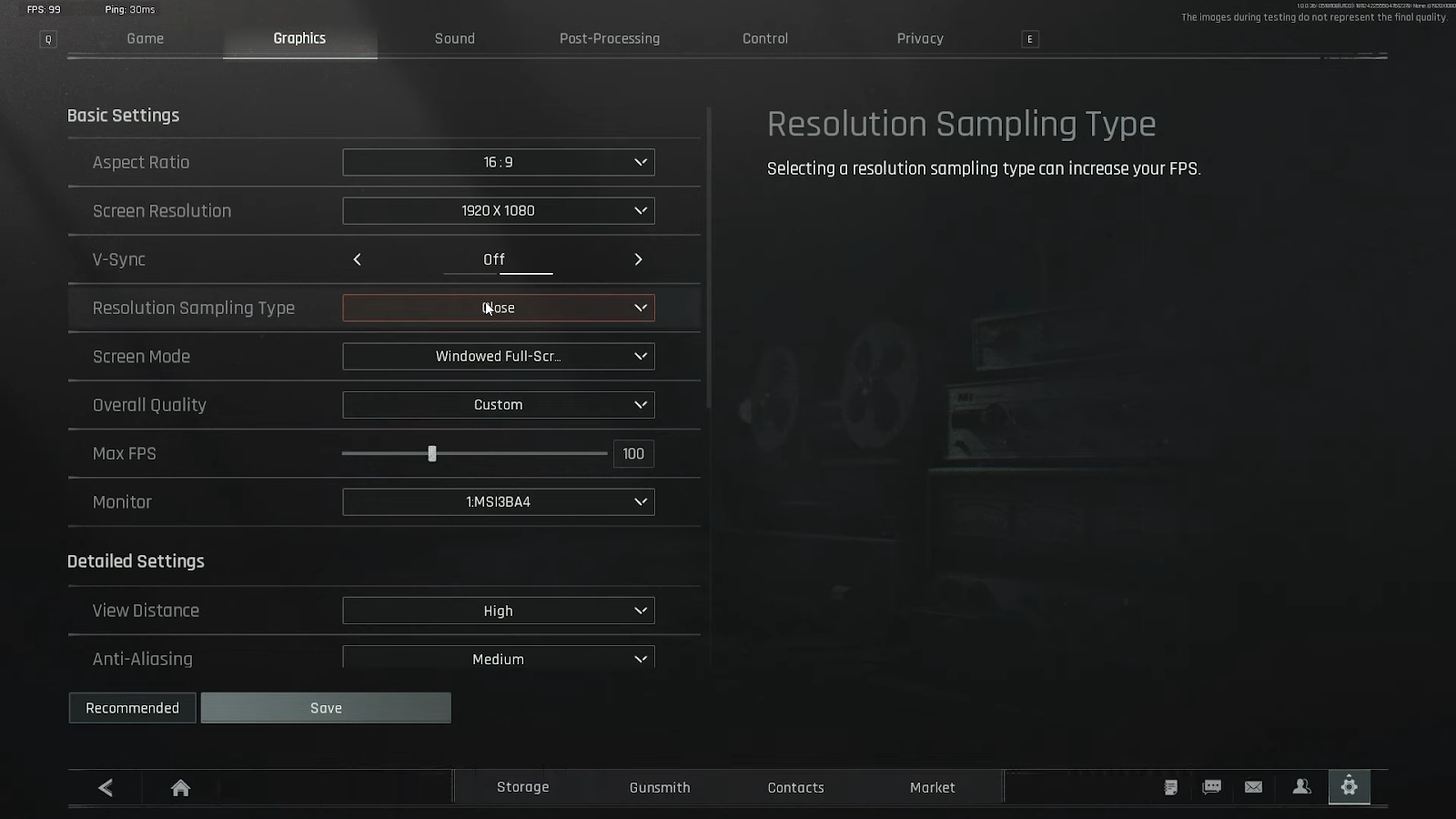Click the V-Sync left arrow
The height and width of the screenshot is (819, 1456).
point(358,259)
